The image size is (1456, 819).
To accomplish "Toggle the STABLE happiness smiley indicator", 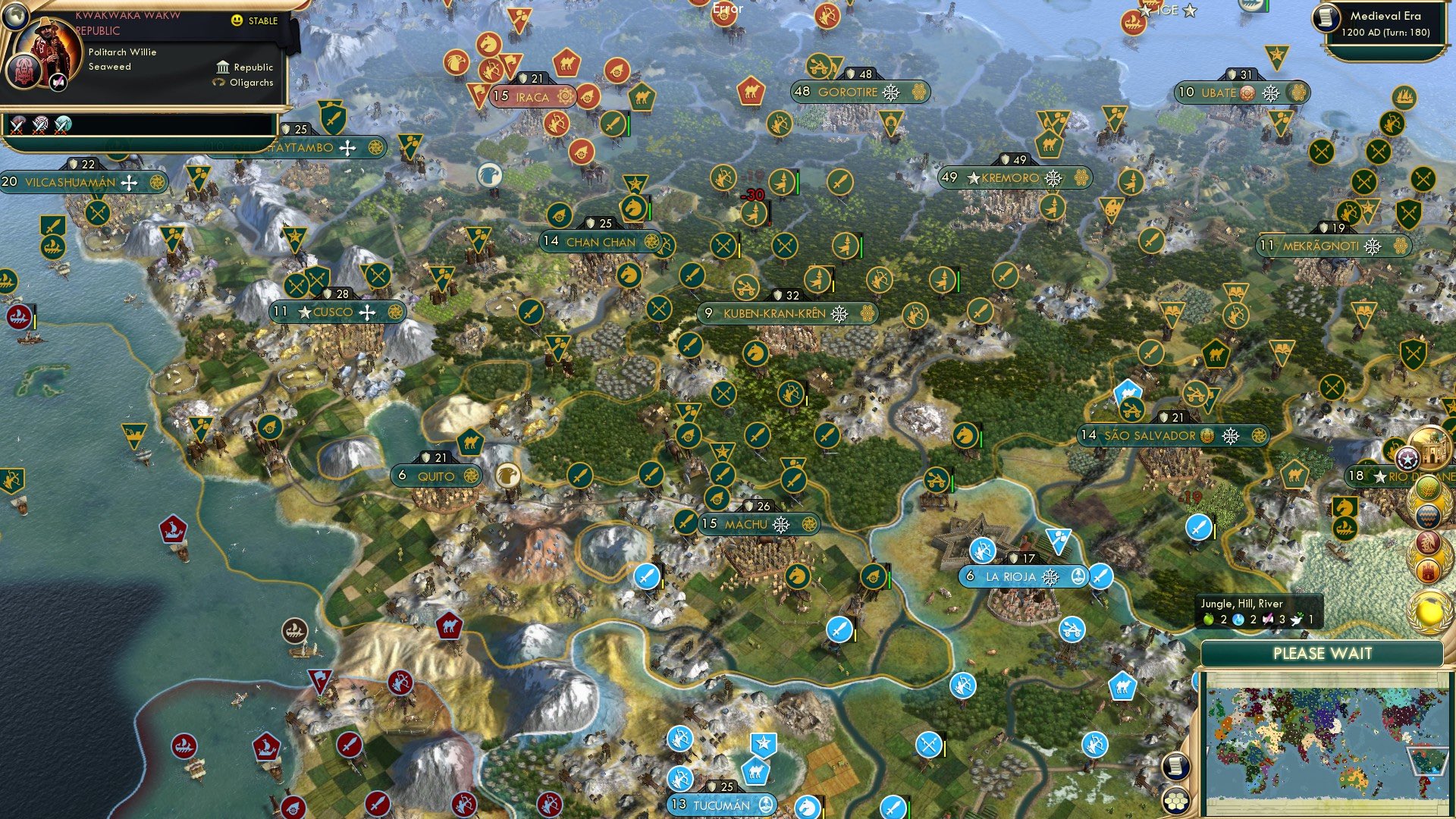I will (x=237, y=20).
